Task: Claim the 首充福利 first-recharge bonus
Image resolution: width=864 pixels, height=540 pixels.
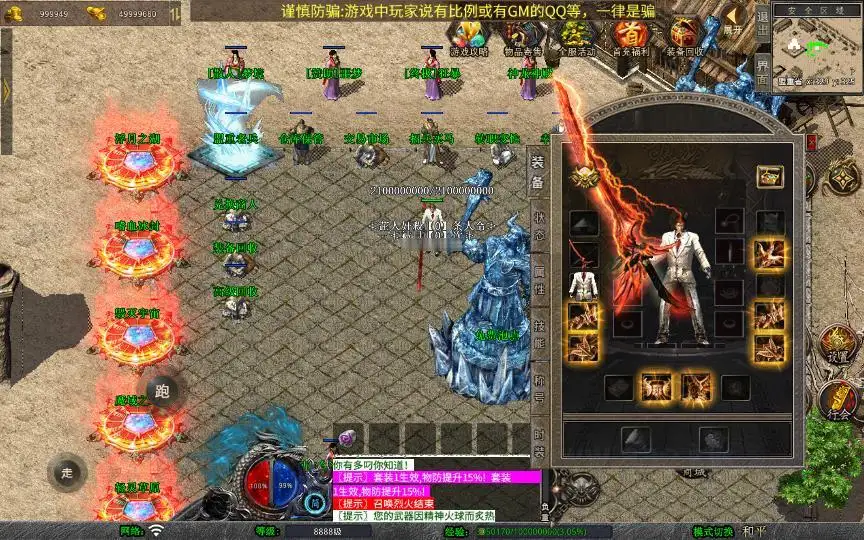Action: pos(632,36)
